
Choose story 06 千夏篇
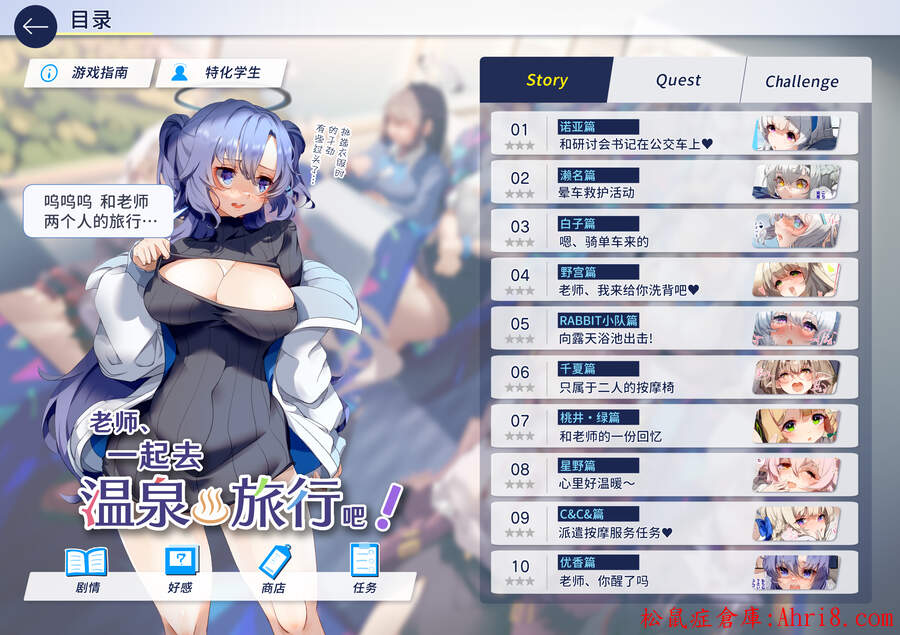(674, 378)
